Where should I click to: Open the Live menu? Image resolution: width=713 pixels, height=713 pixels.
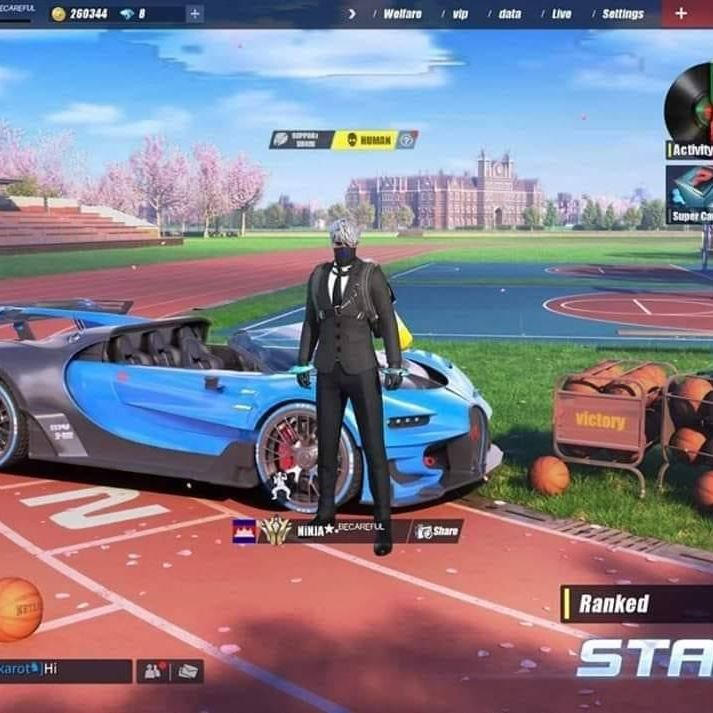562,14
